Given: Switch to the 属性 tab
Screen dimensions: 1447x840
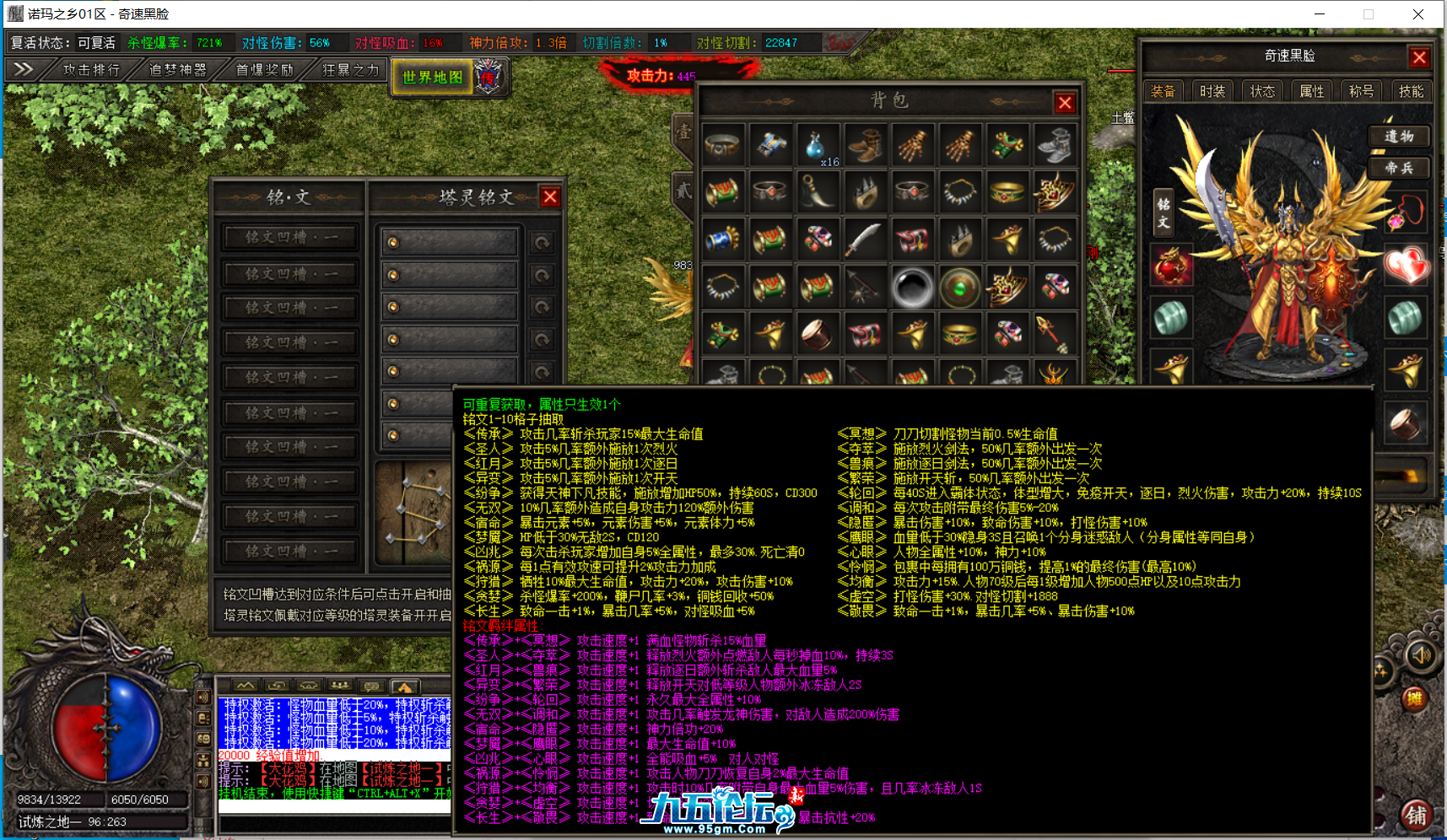Looking at the screenshot, I should (x=1313, y=91).
